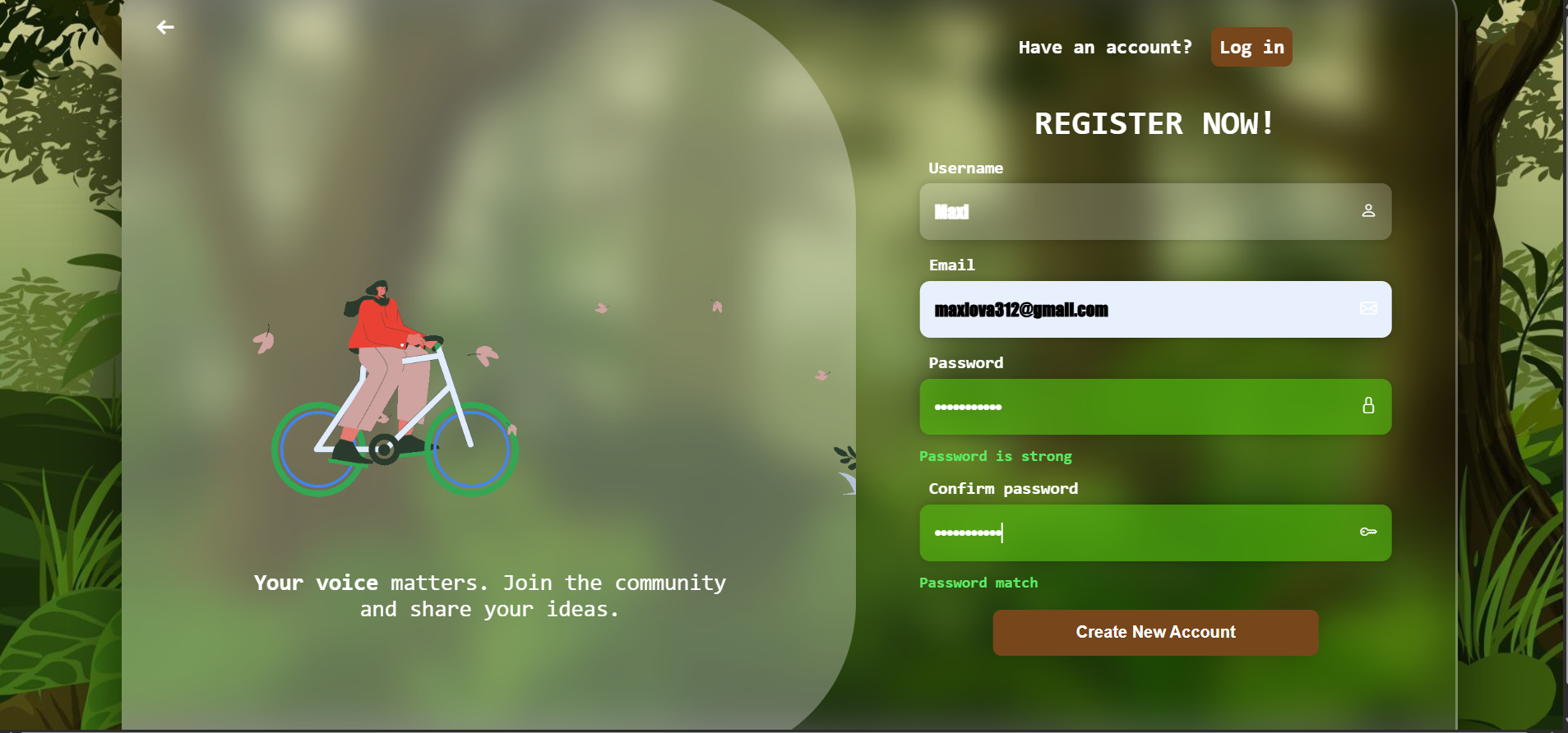Viewport: 1568px width, 733px height.
Task: Click the REGISTER NOW! heading
Action: pos(1154,123)
